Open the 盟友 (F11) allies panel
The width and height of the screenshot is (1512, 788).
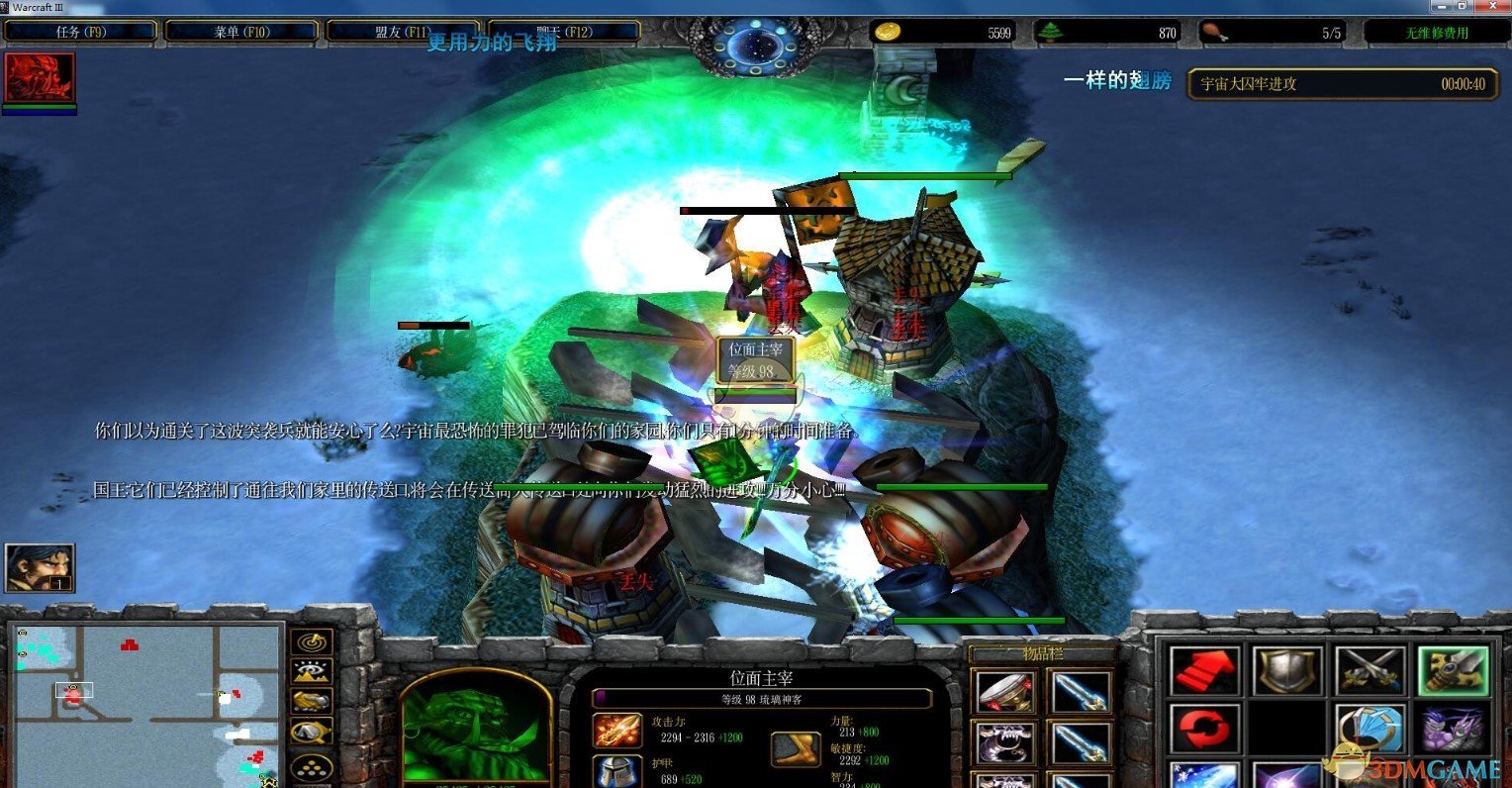pyautogui.click(x=404, y=31)
